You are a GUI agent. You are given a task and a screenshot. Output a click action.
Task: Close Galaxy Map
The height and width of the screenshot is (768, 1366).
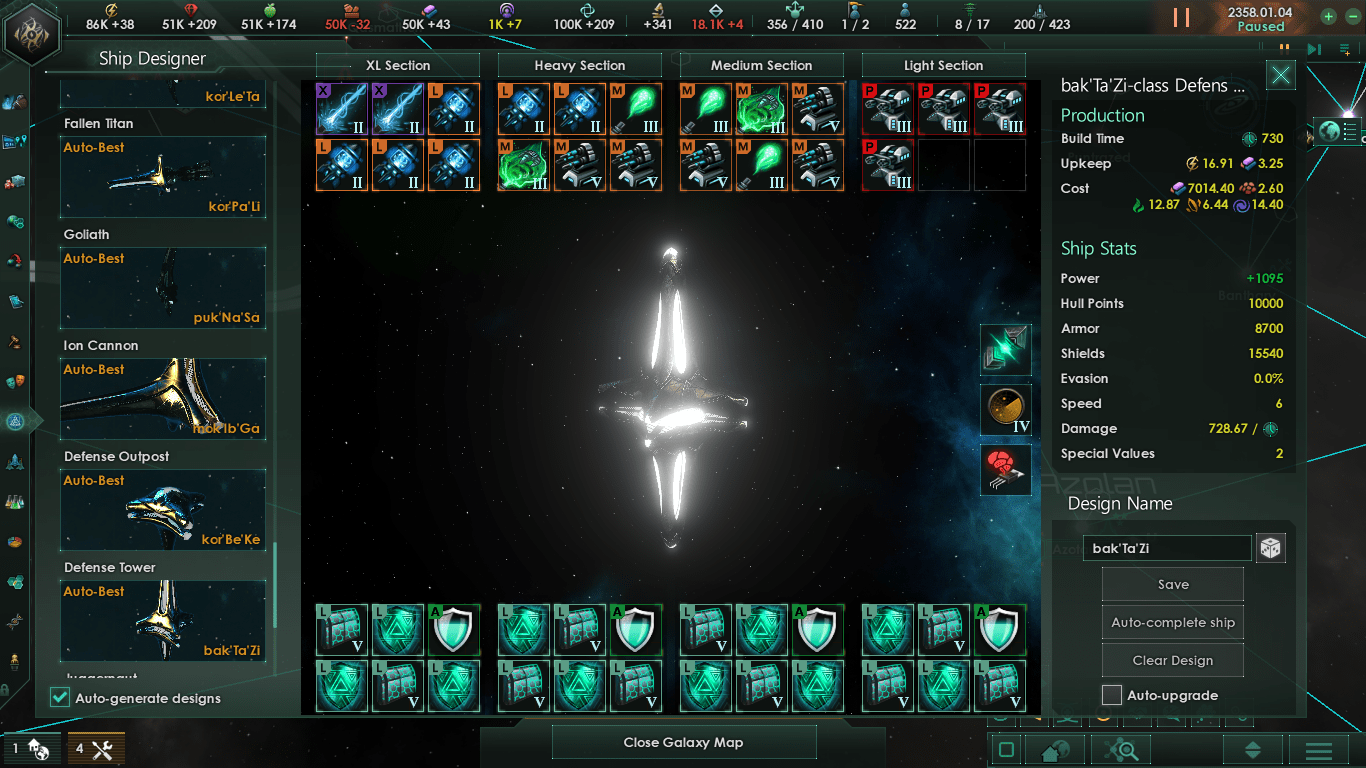[x=684, y=742]
